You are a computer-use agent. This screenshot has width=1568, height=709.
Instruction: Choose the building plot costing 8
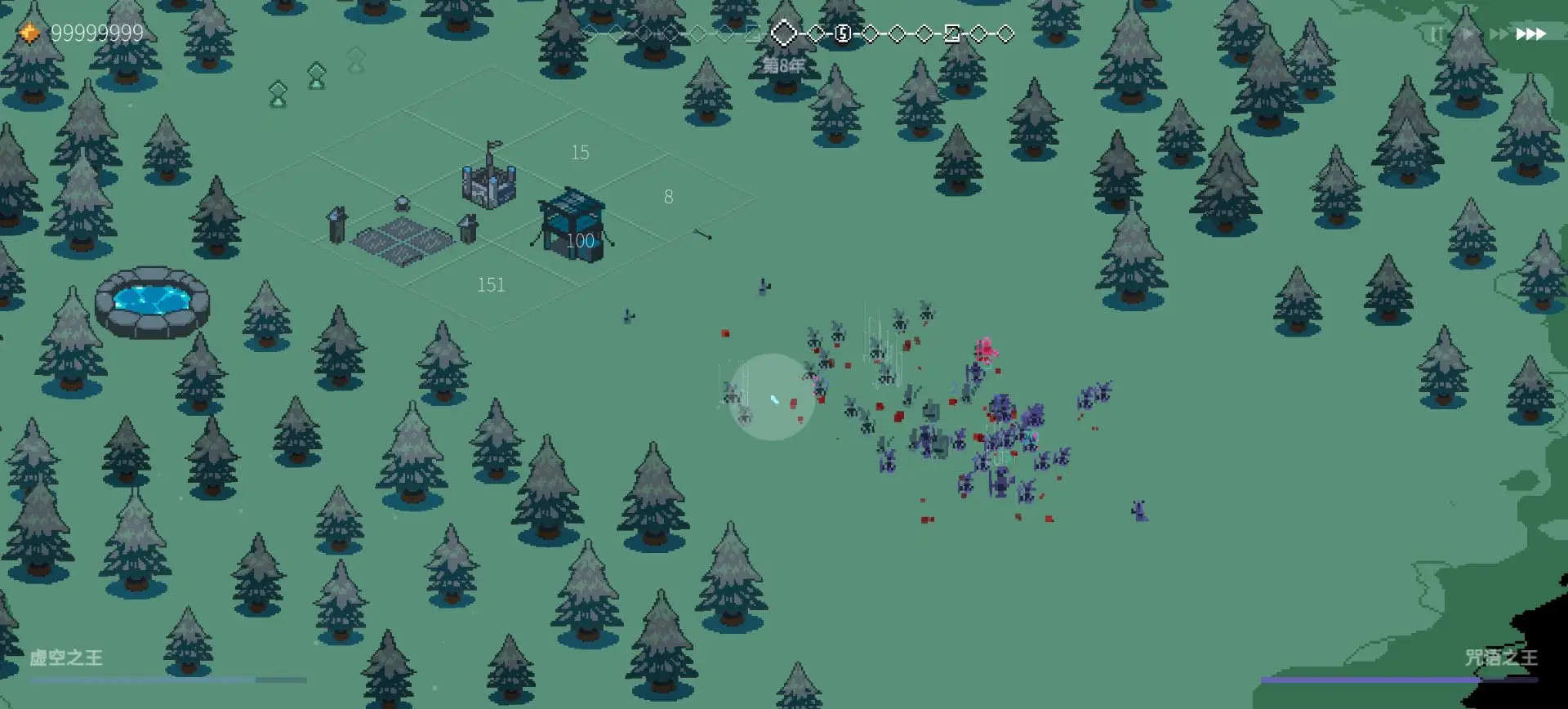pyautogui.click(x=668, y=197)
